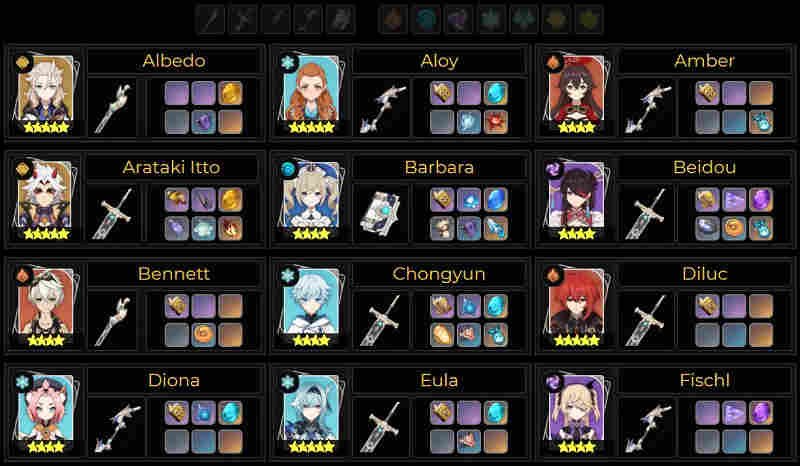The image size is (800, 466).
Task: Filter characters by Electro element
Action: point(458,19)
